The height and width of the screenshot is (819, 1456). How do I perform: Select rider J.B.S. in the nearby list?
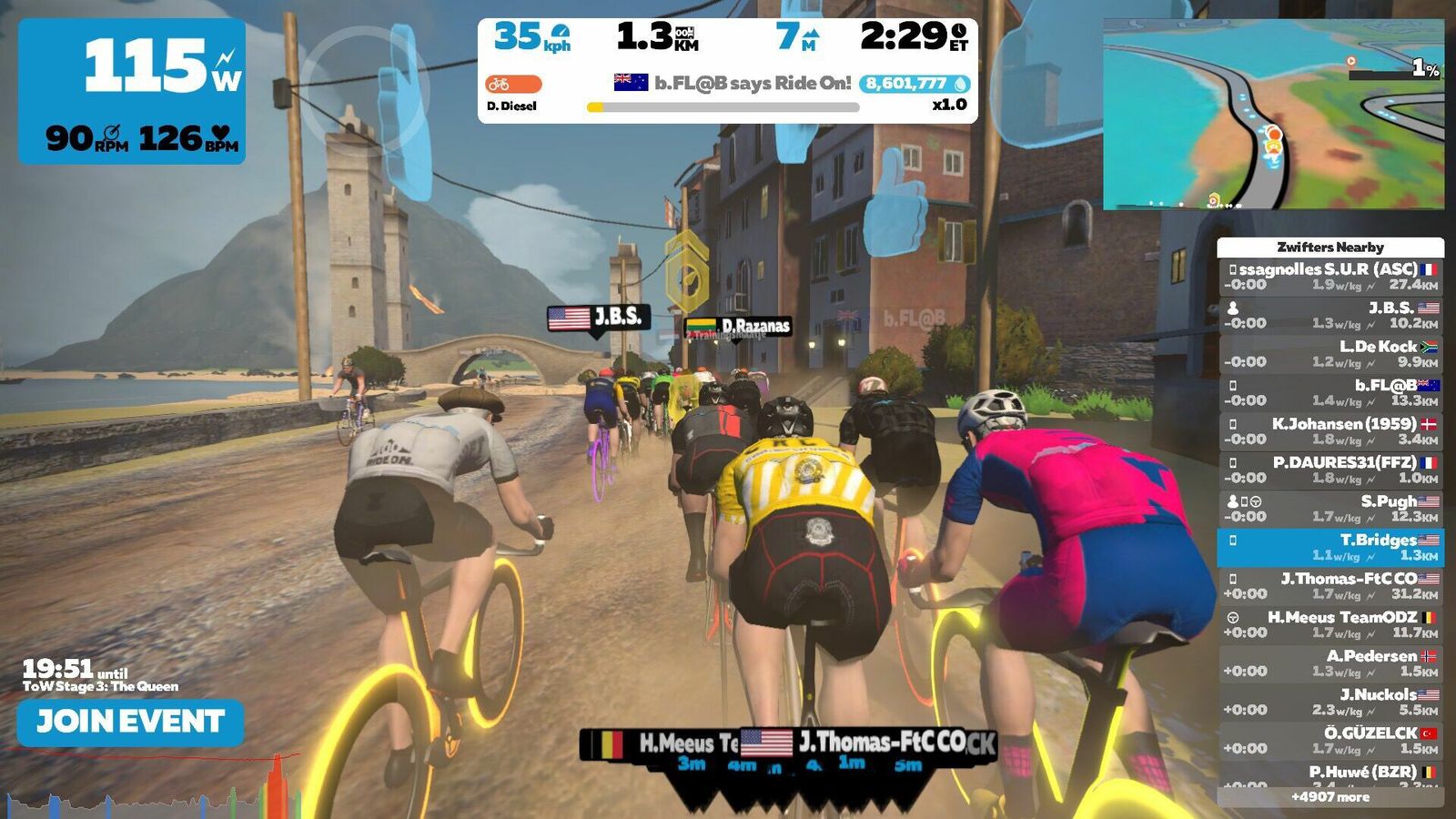click(1330, 315)
